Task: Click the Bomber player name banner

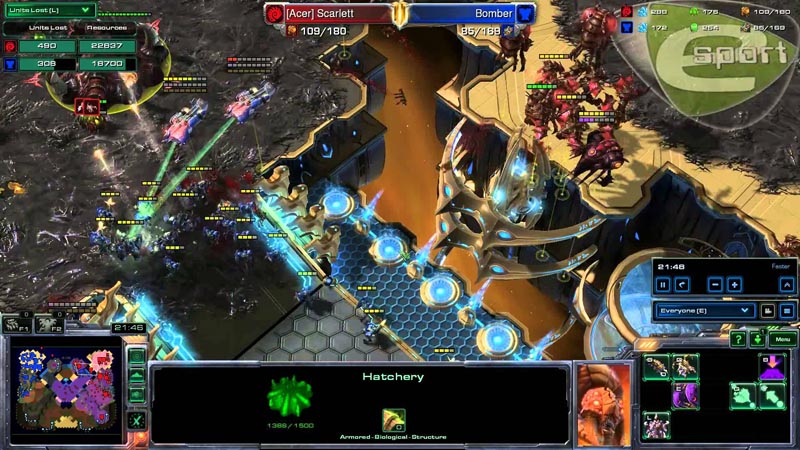Action: click(x=470, y=14)
